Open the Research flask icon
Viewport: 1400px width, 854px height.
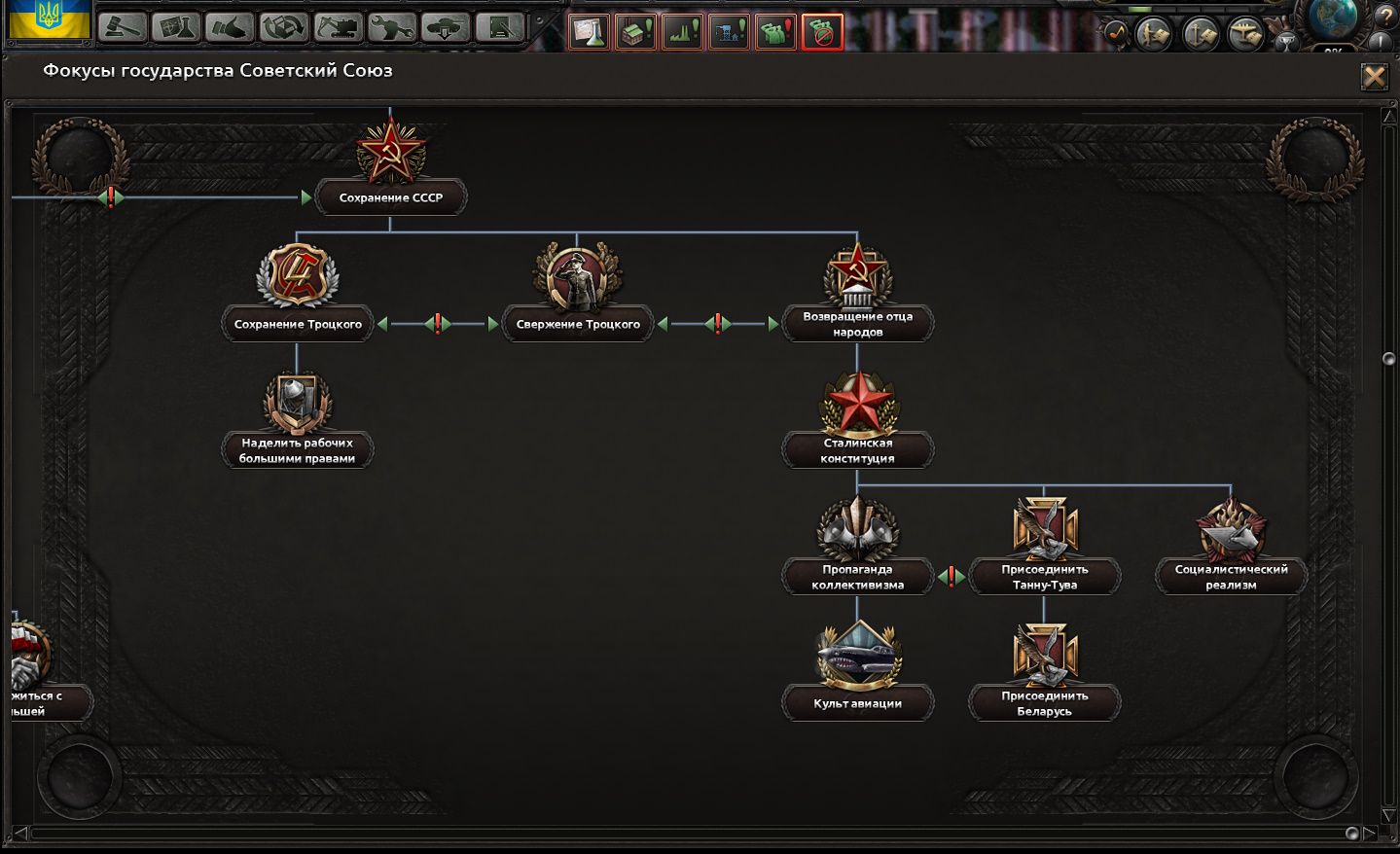click(177, 28)
